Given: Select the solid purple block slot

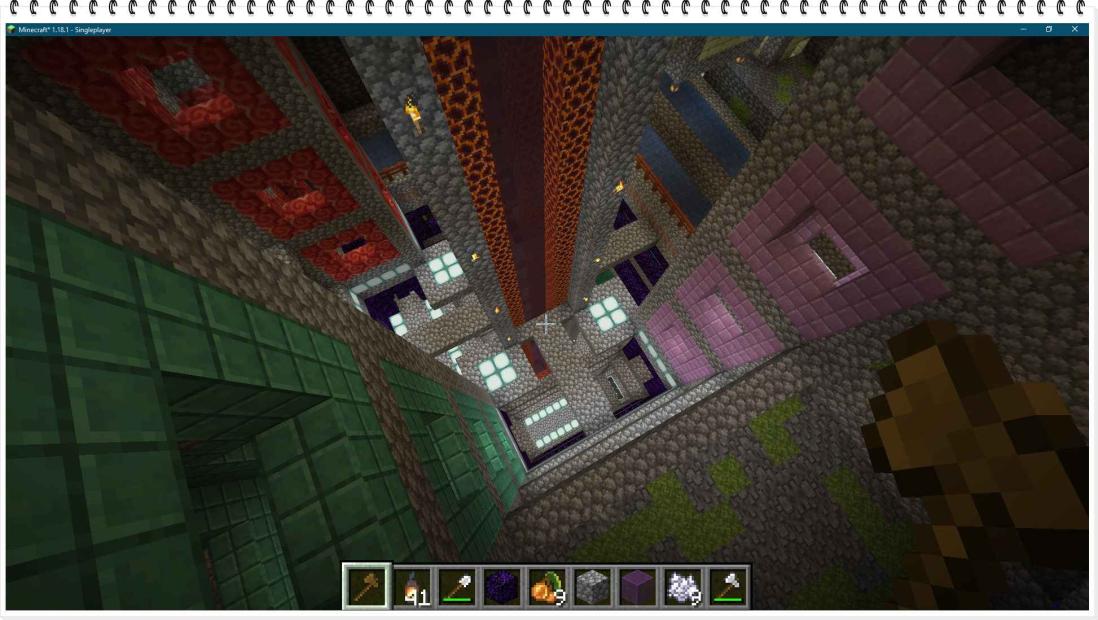Looking at the screenshot, I should 637,587.
